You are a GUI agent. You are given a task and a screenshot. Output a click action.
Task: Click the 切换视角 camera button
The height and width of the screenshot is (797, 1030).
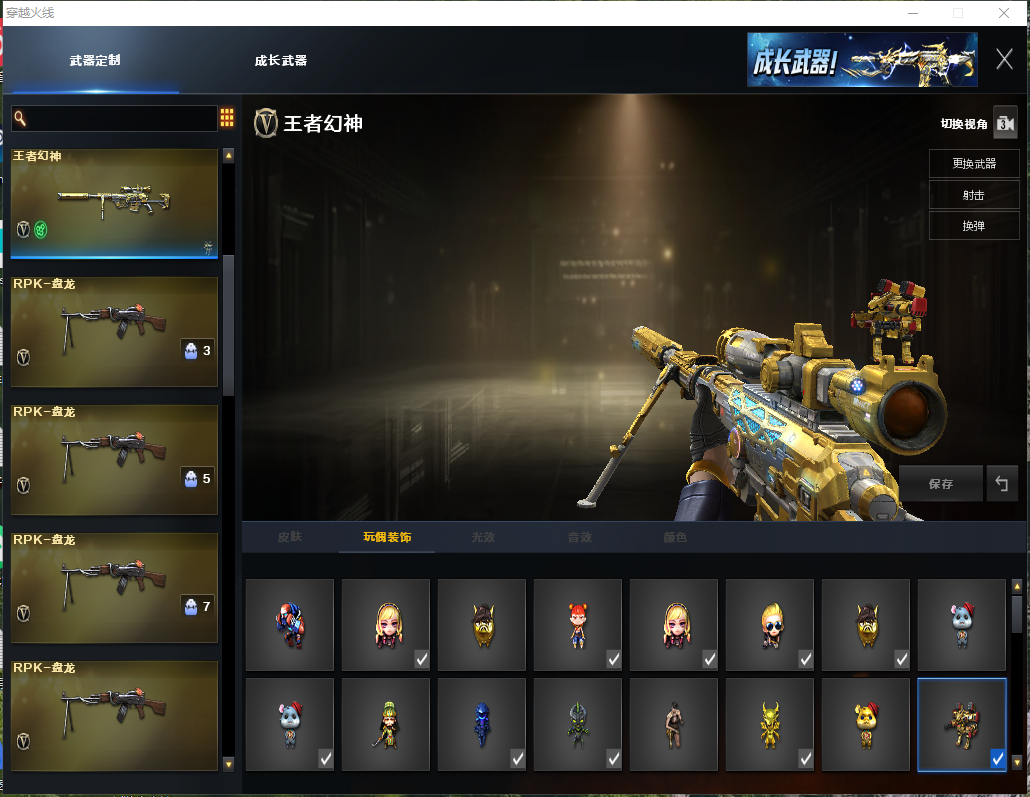pyautogui.click(x=1004, y=123)
